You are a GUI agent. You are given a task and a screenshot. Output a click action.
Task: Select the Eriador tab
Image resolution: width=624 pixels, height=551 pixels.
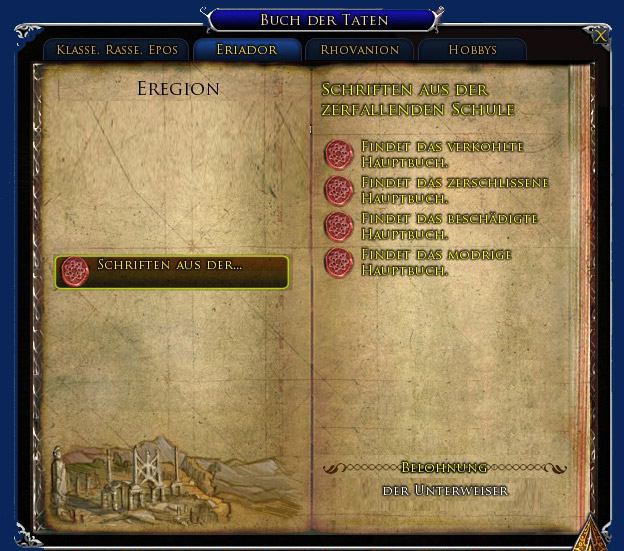click(247, 50)
